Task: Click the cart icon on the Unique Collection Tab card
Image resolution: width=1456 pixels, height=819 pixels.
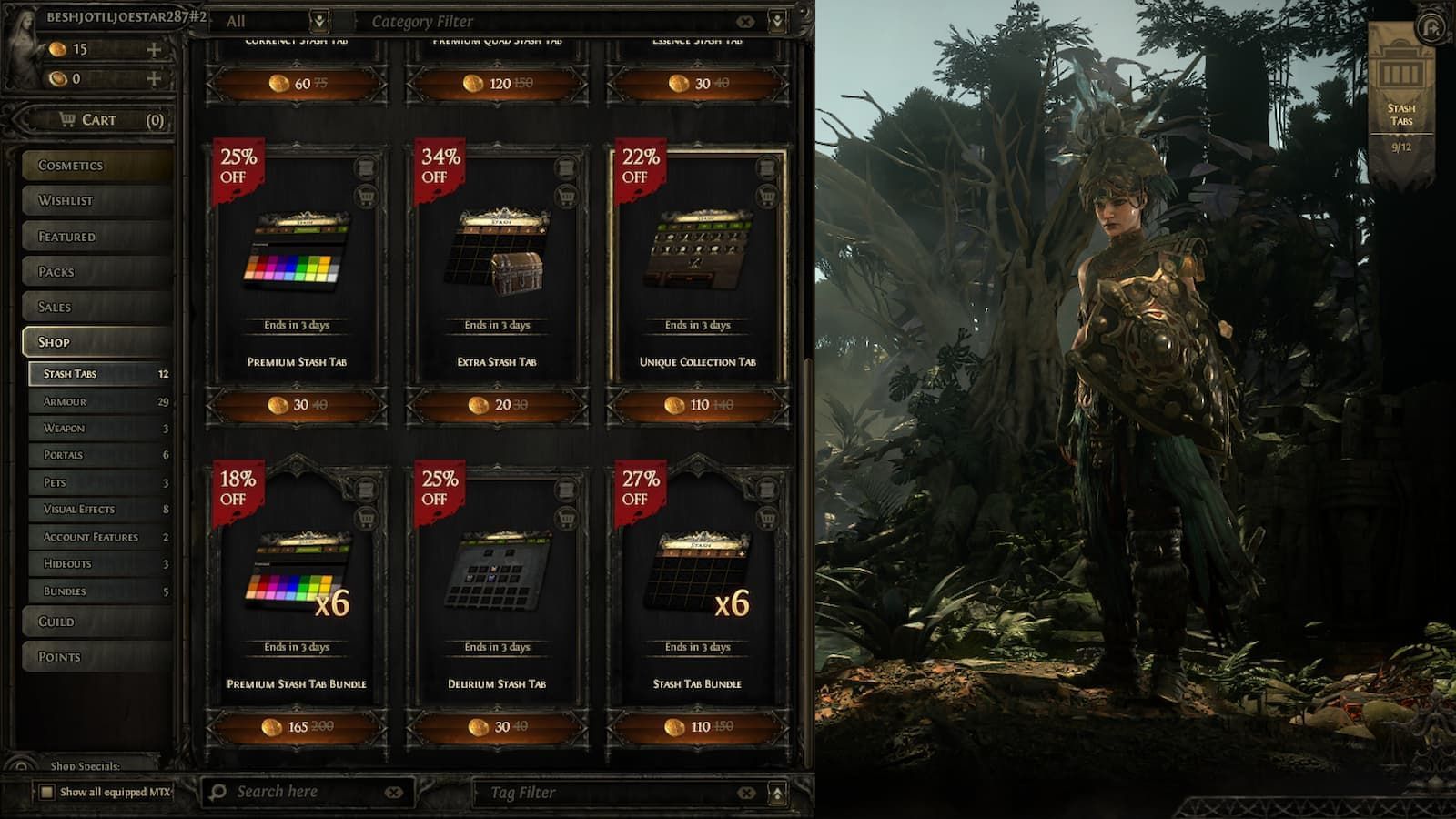Action: [766, 197]
